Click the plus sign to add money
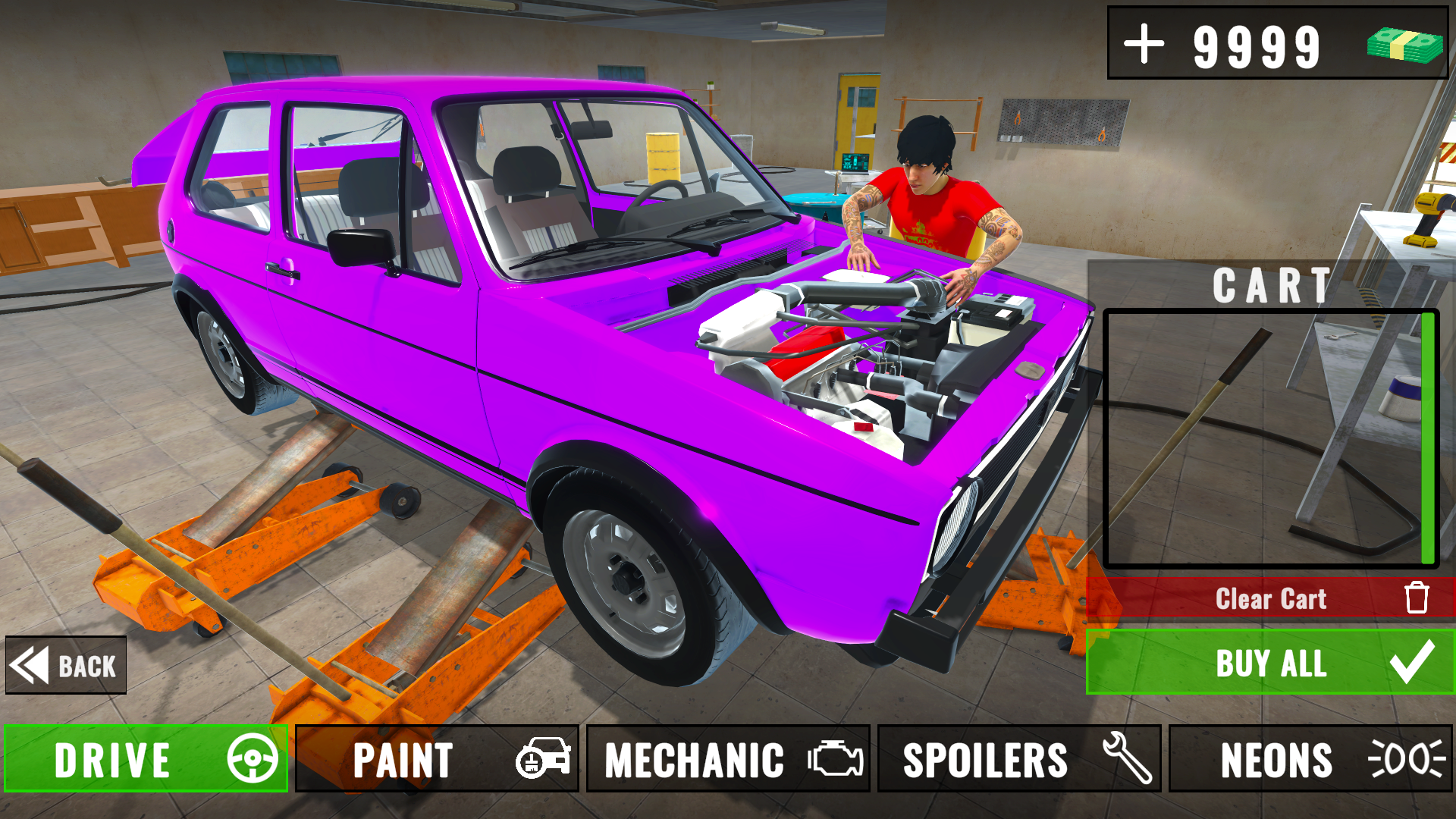Screen dimensions: 1456x819 1145,45
